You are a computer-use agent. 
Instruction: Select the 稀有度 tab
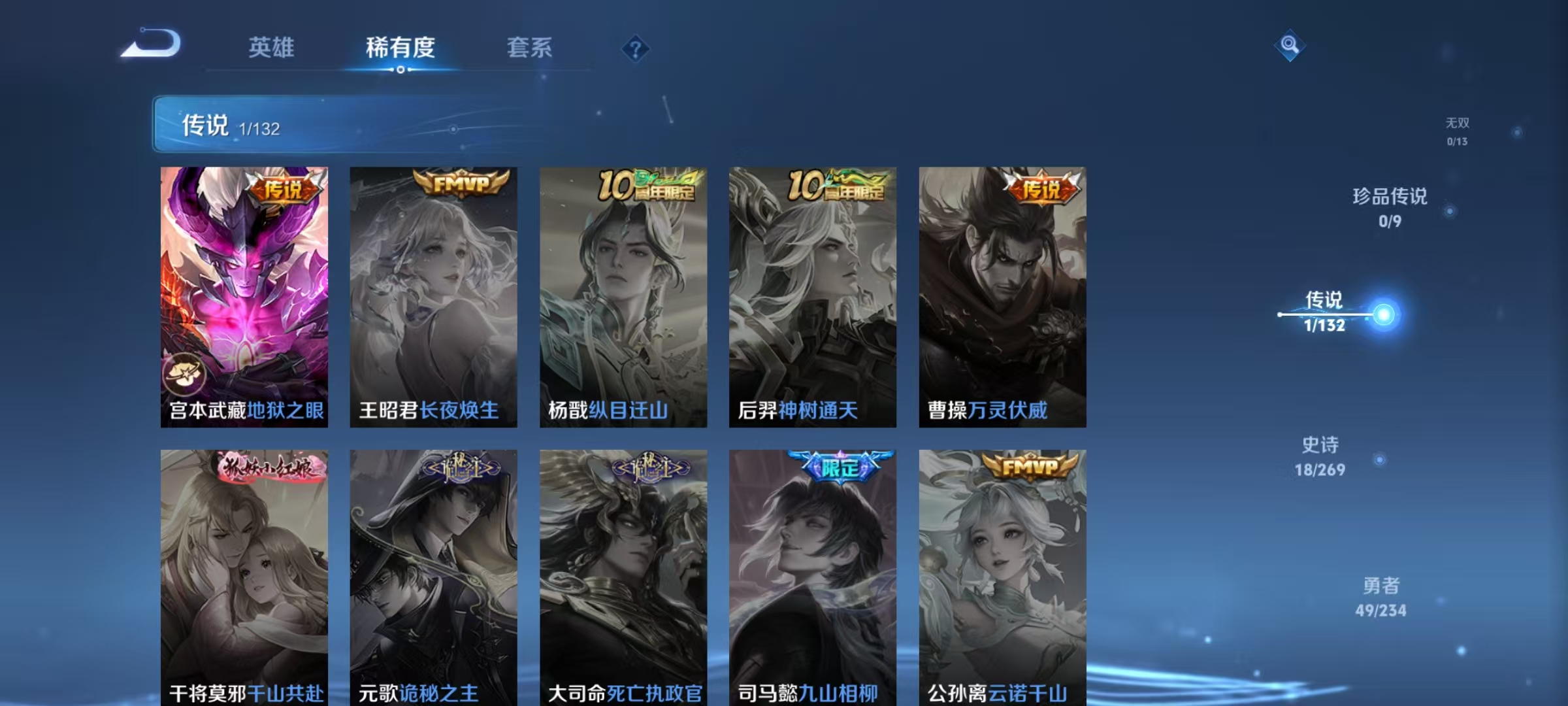pyautogui.click(x=400, y=48)
